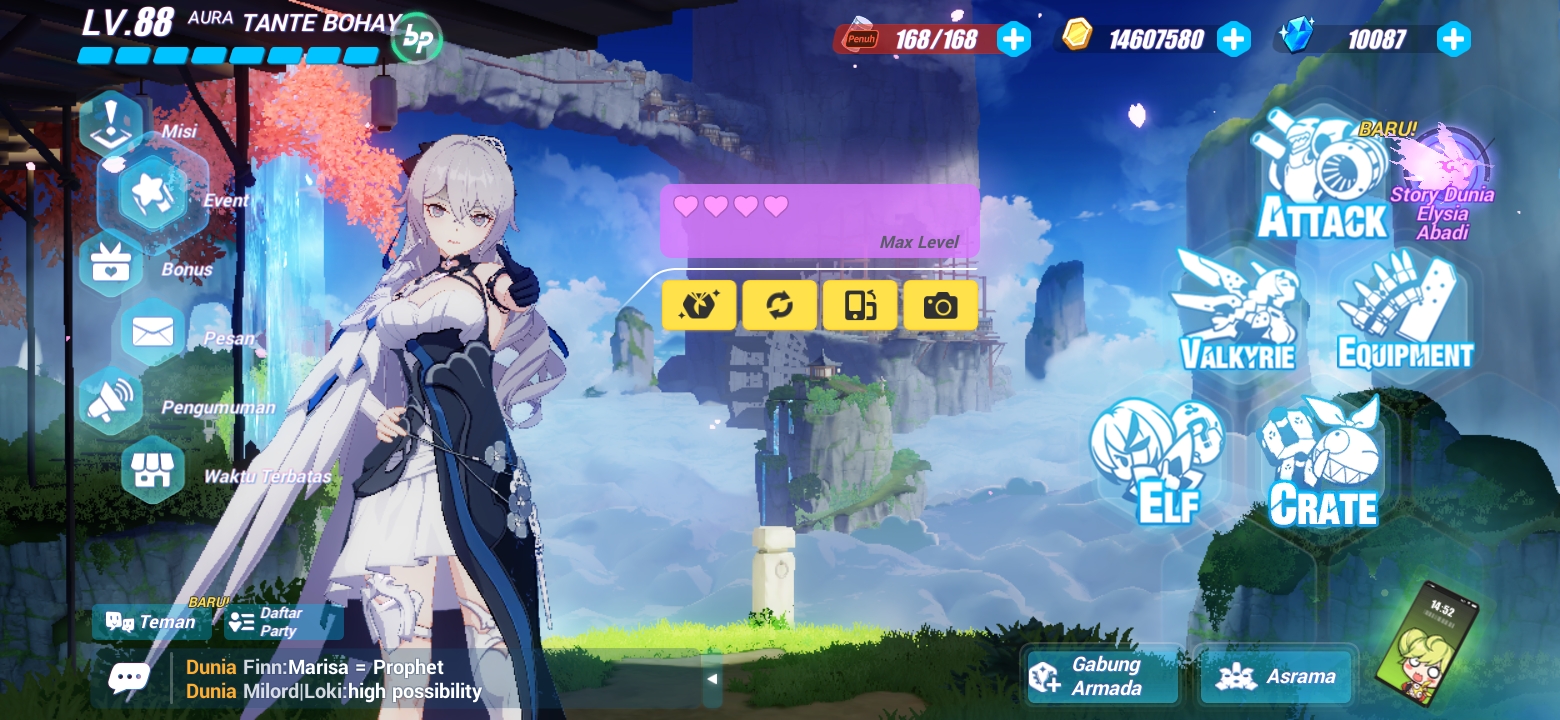Check the full stamina gauge 168/168
Viewport: 1560px width, 720px height.
[x=928, y=39]
